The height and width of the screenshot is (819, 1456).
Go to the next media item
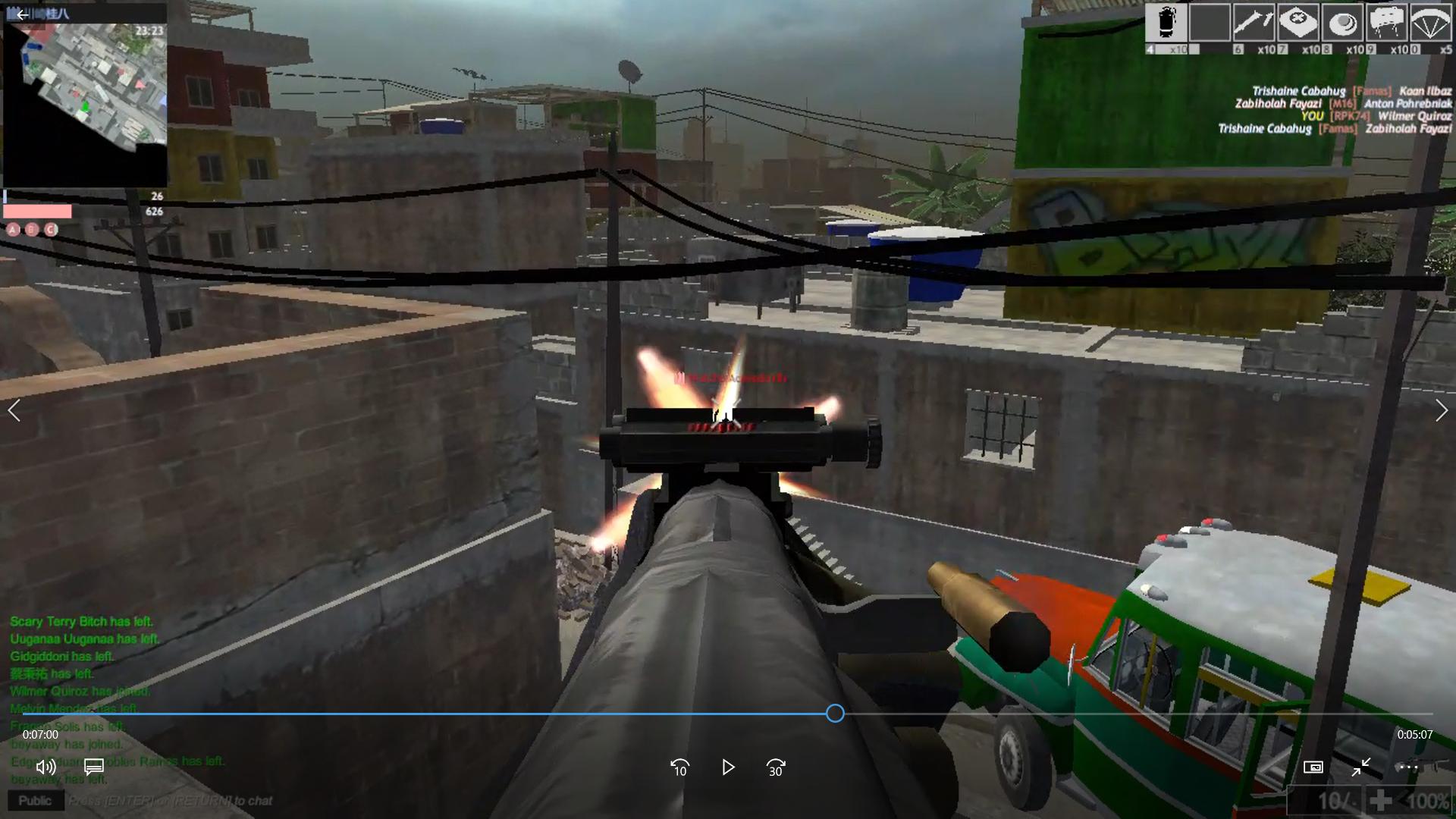[x=1441, y=410]
